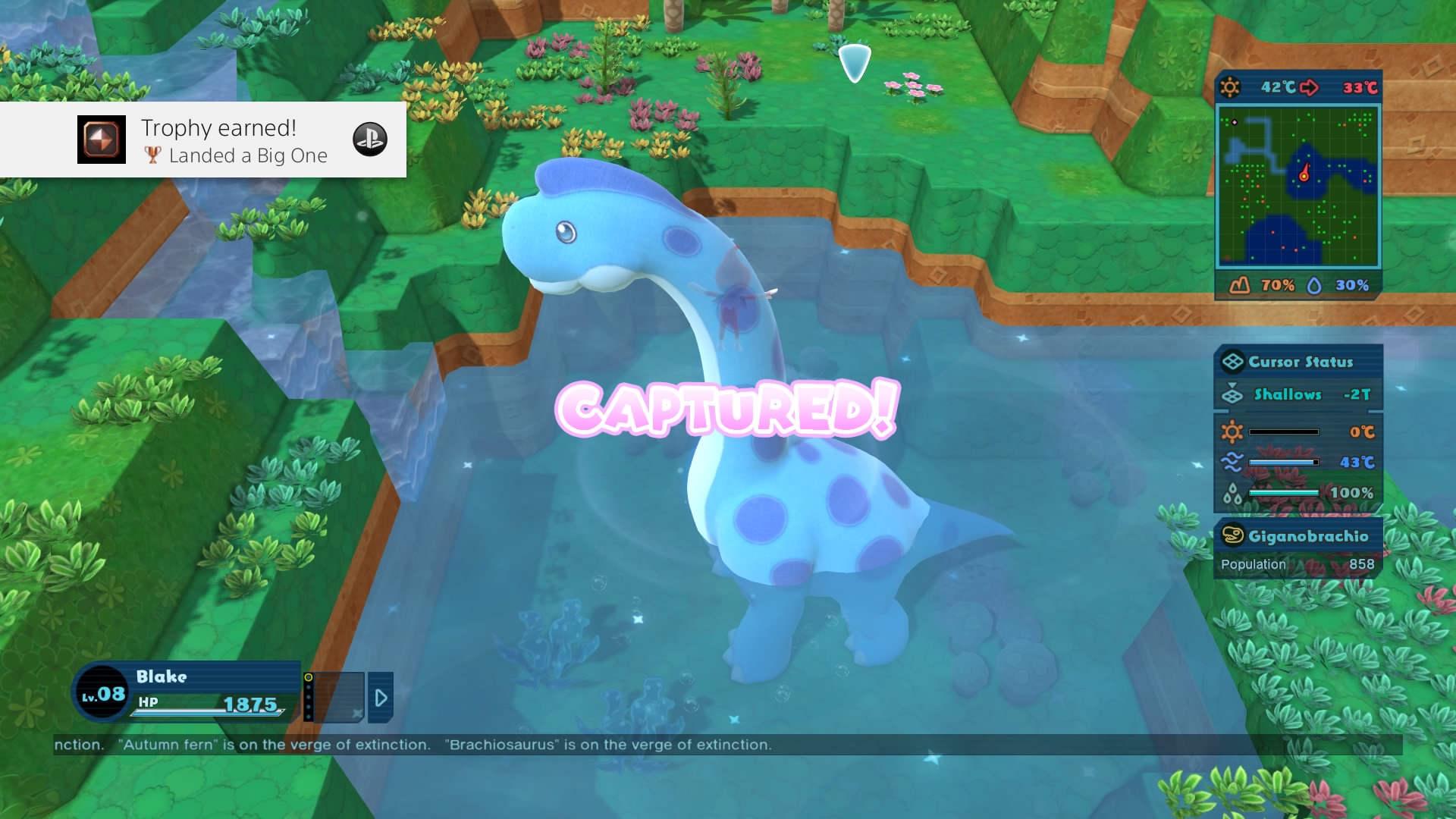Click the small triangle above the Shallows indicator

coord(1233,384)
